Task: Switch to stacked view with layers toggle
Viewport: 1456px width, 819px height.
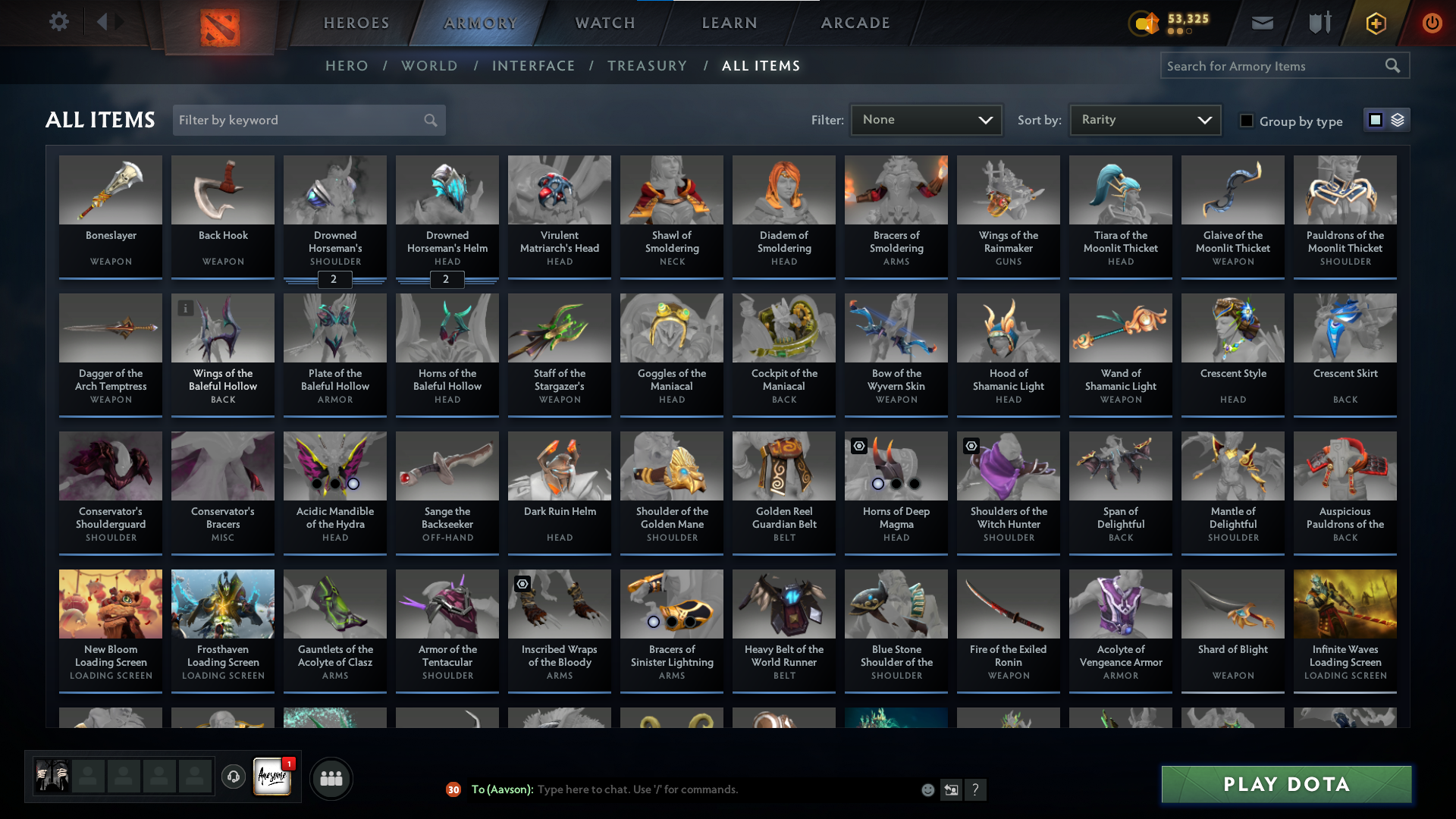Action: point(1398,120)
